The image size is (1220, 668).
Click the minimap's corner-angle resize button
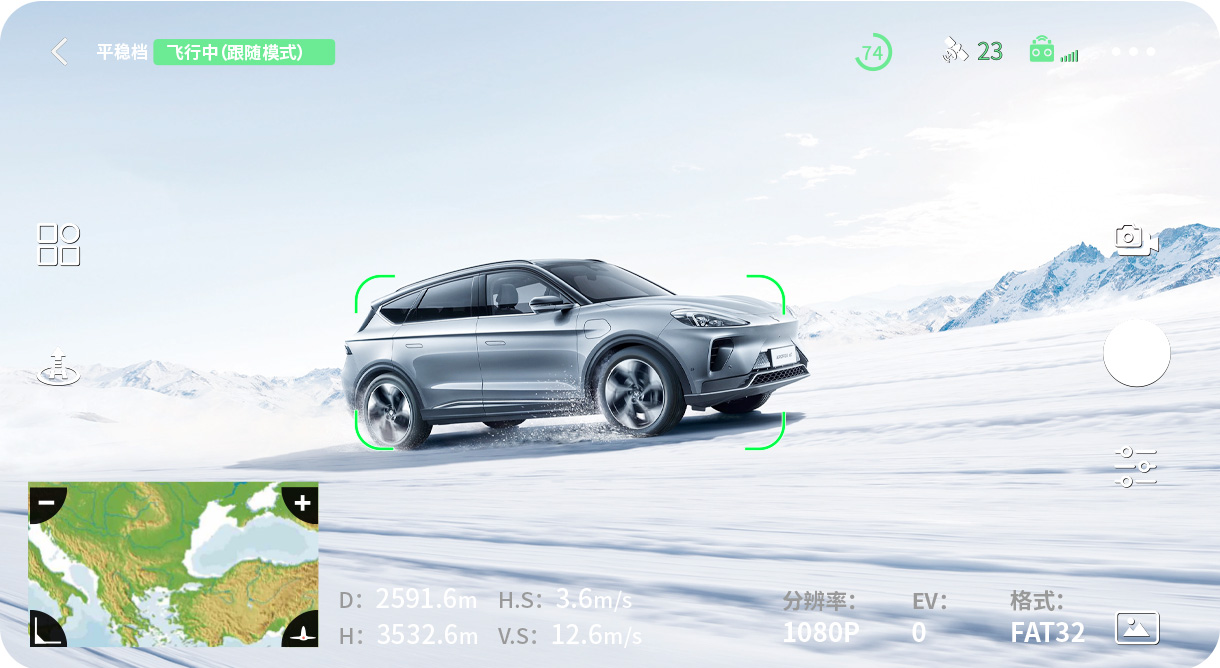click(x=44, y=630)
